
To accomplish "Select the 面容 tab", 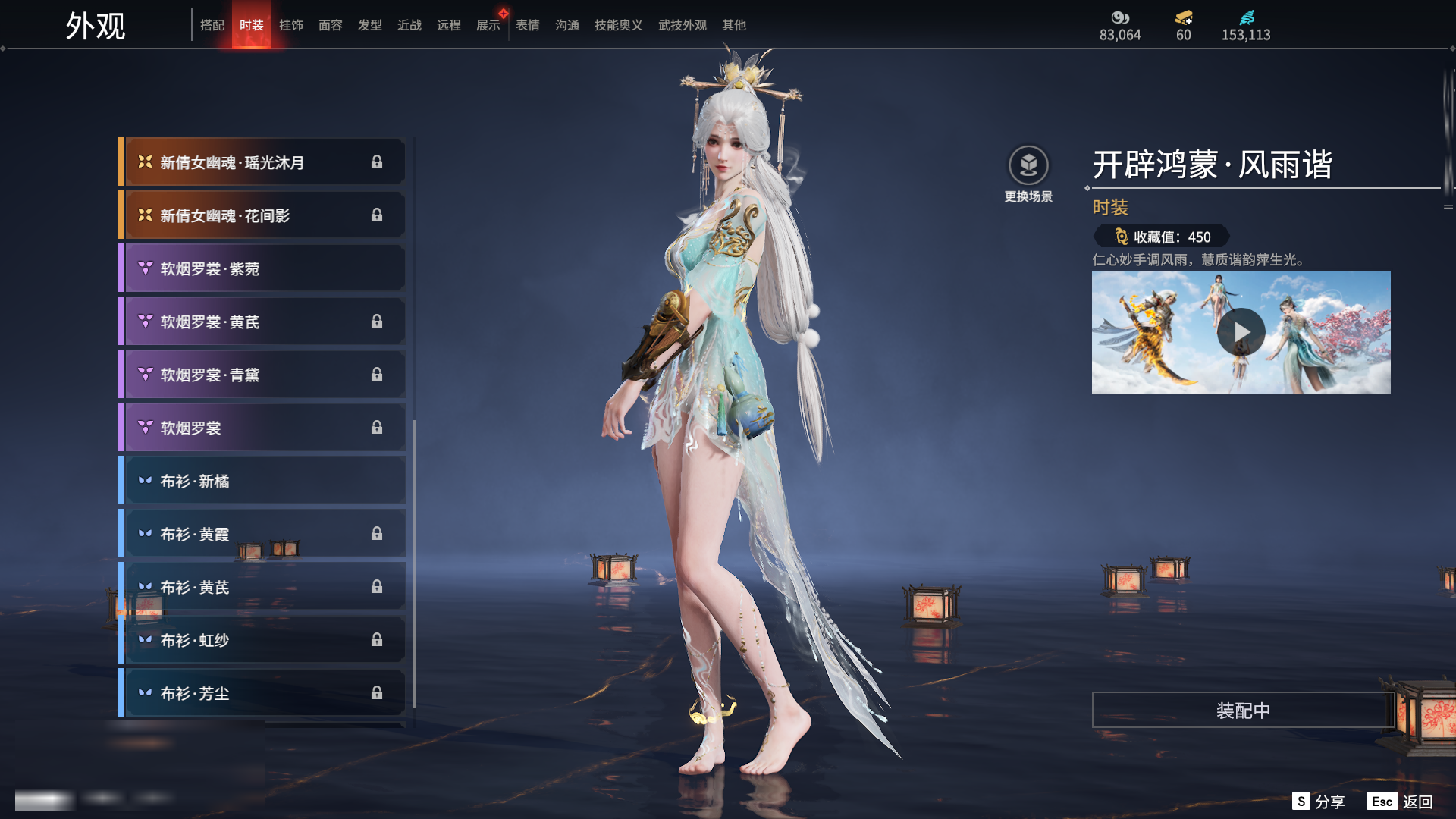I will 331,25.
